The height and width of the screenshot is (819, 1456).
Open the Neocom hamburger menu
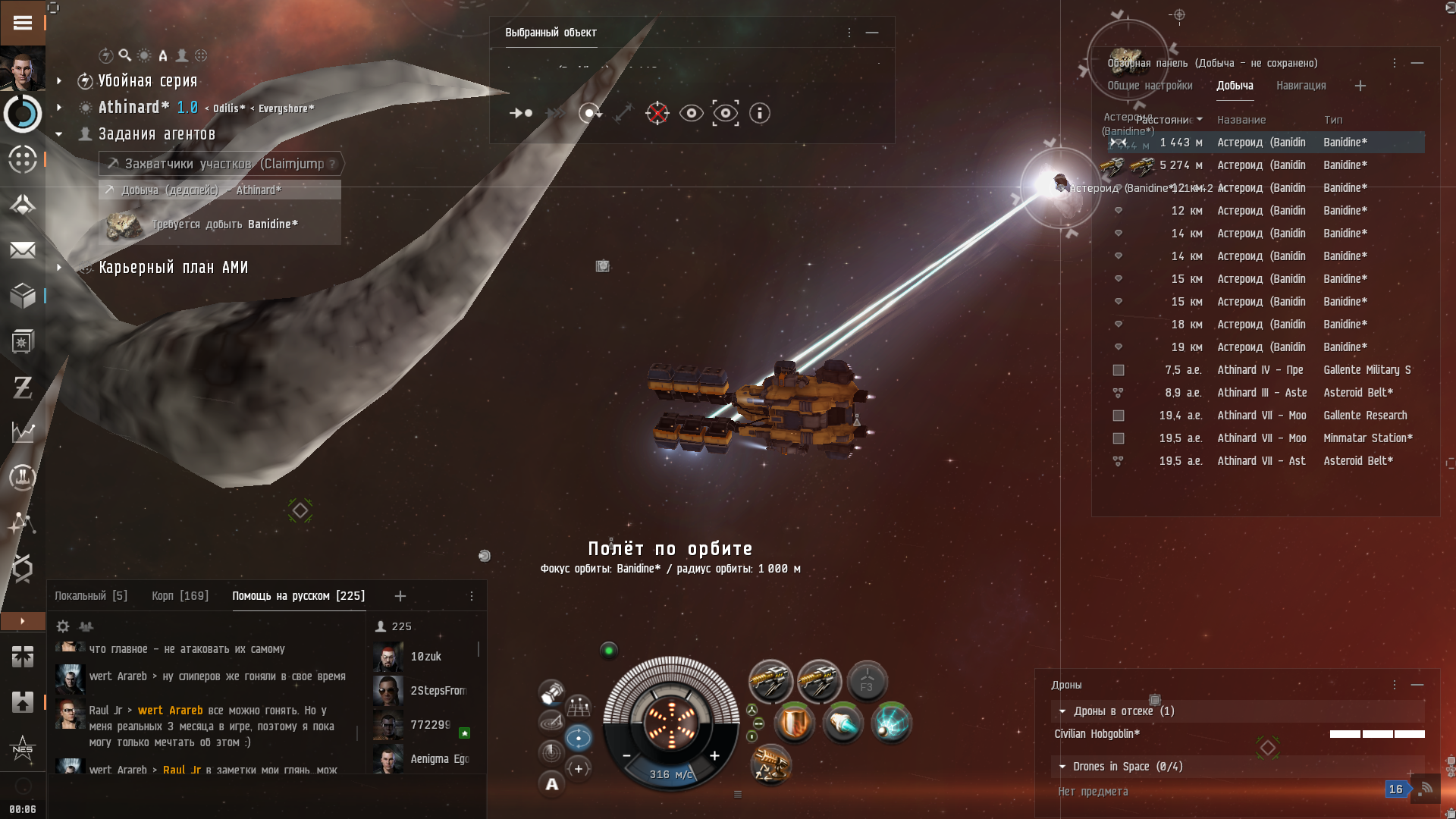click(23, 23)
